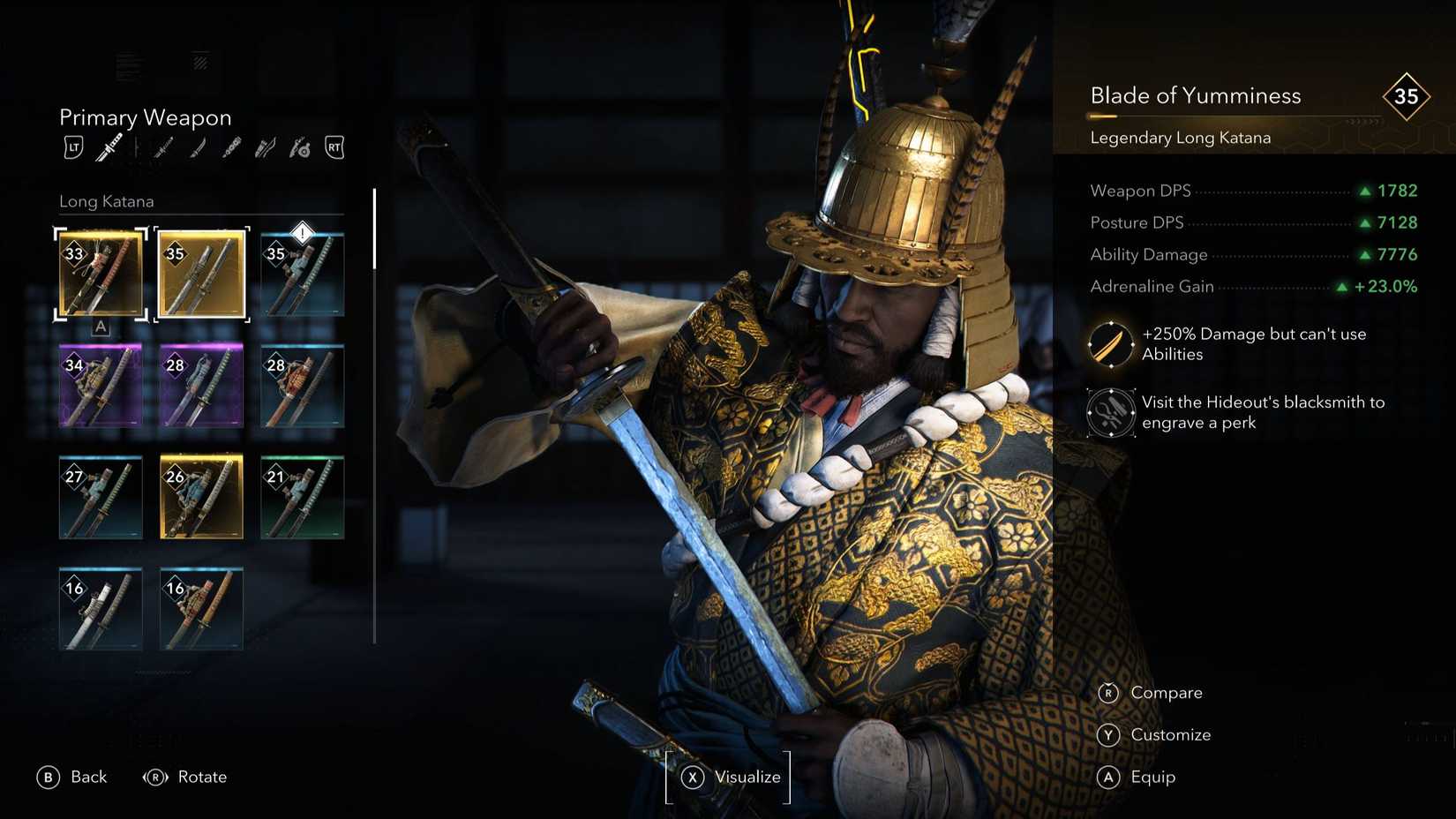
Task: Open the Tanto weapon category icon
Action: [x=197, y=147]
